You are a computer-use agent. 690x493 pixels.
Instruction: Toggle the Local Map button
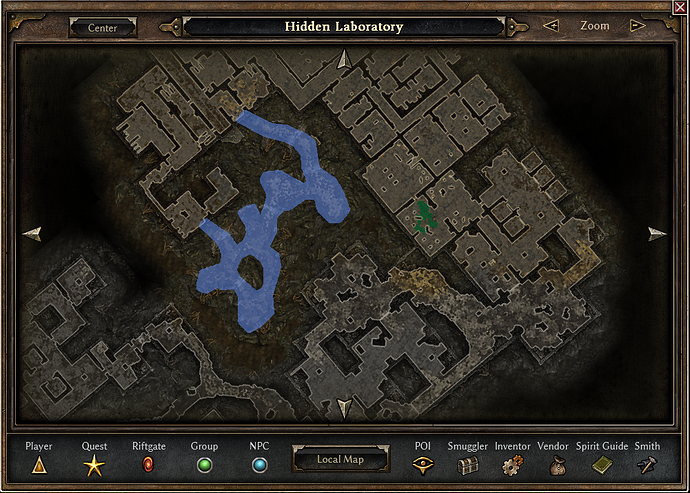point(343,460)
